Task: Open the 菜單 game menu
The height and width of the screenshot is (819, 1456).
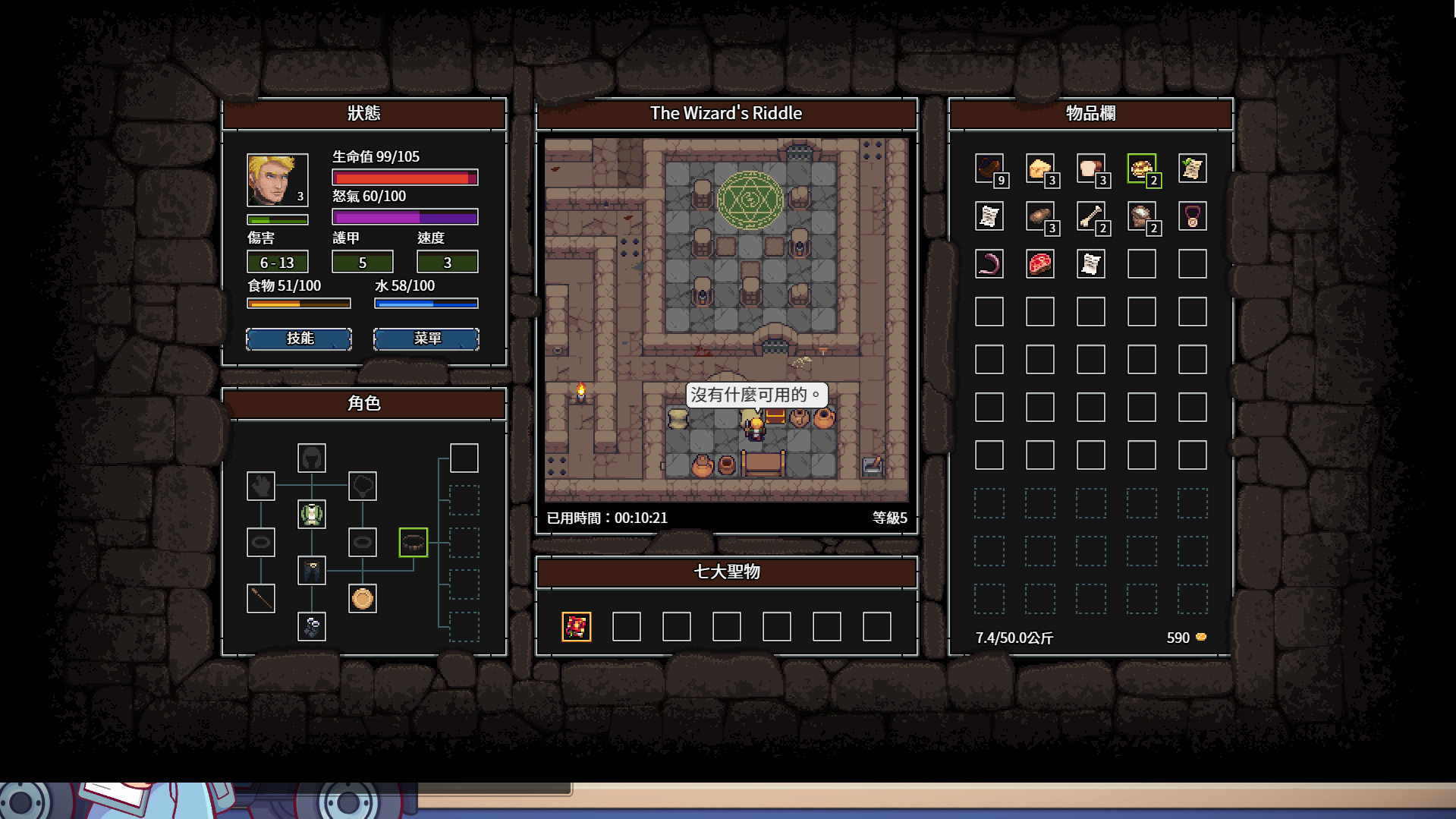Action: pyautogui.click(x=426, y=339)
